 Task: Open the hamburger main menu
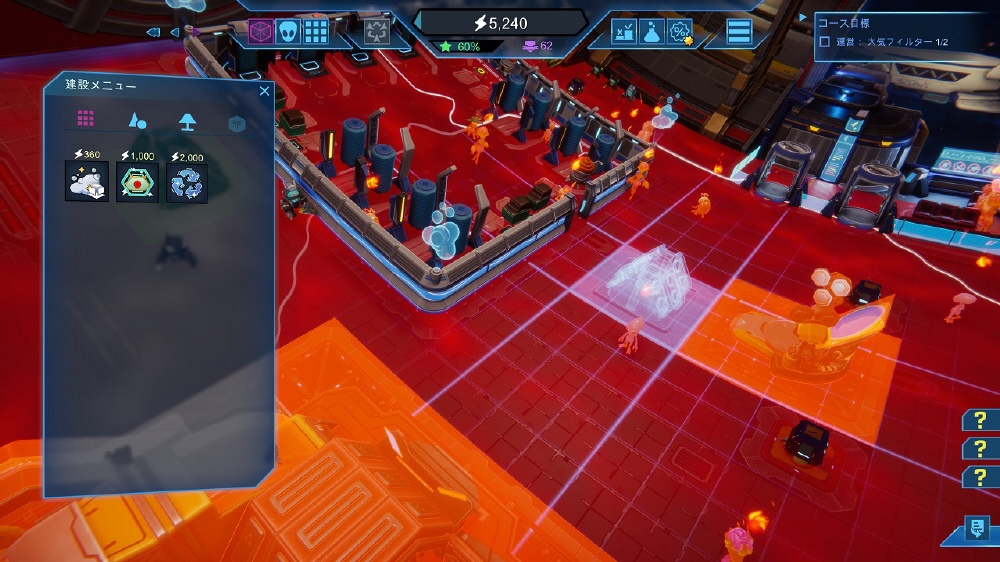739,32
